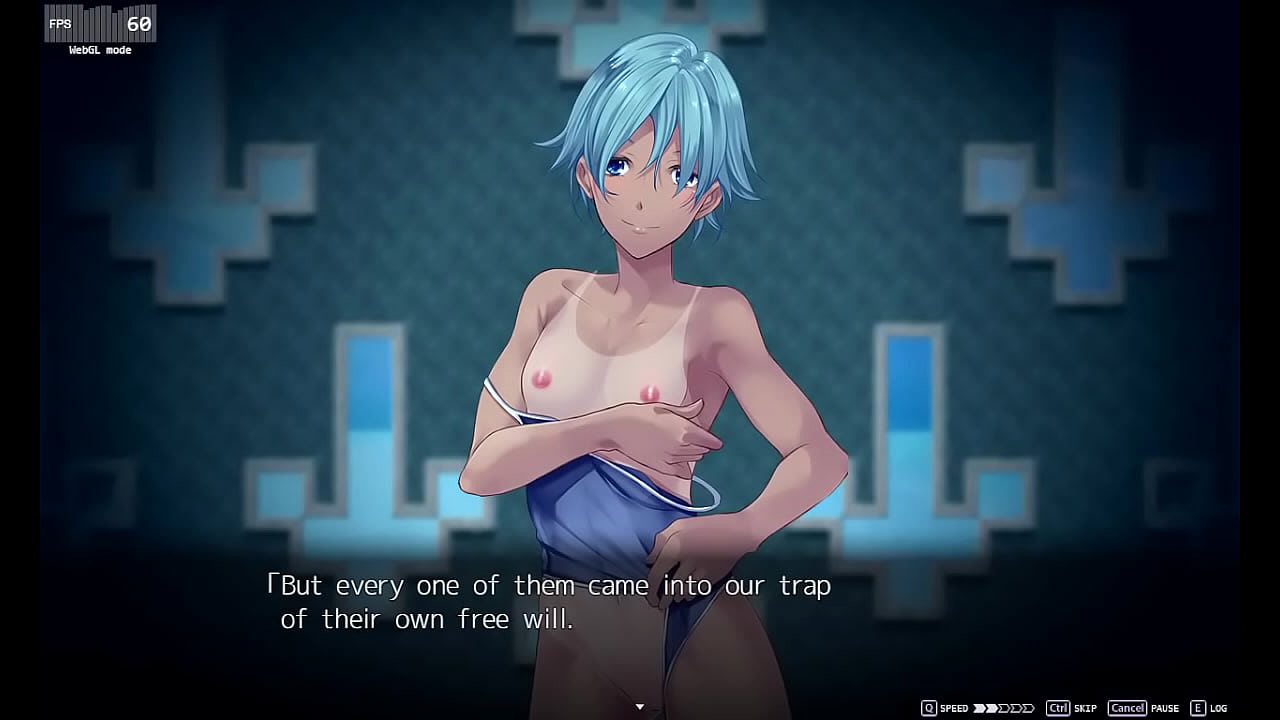Select the second filled speed chevron
Viewport: 1280px width, 720px height.
(x=990, y=707)
